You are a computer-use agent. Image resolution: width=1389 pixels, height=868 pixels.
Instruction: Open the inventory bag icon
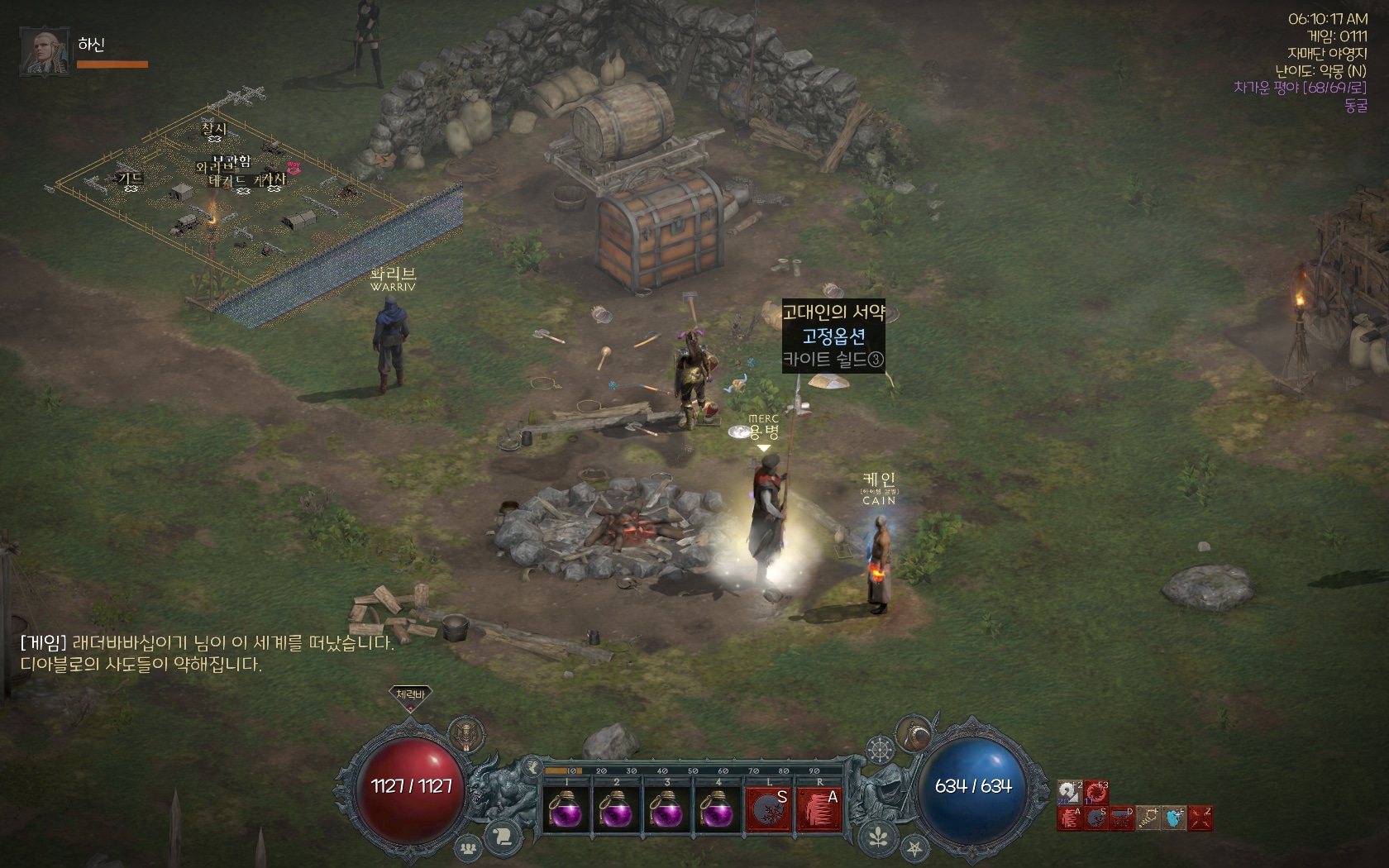(x=914, y=733)
